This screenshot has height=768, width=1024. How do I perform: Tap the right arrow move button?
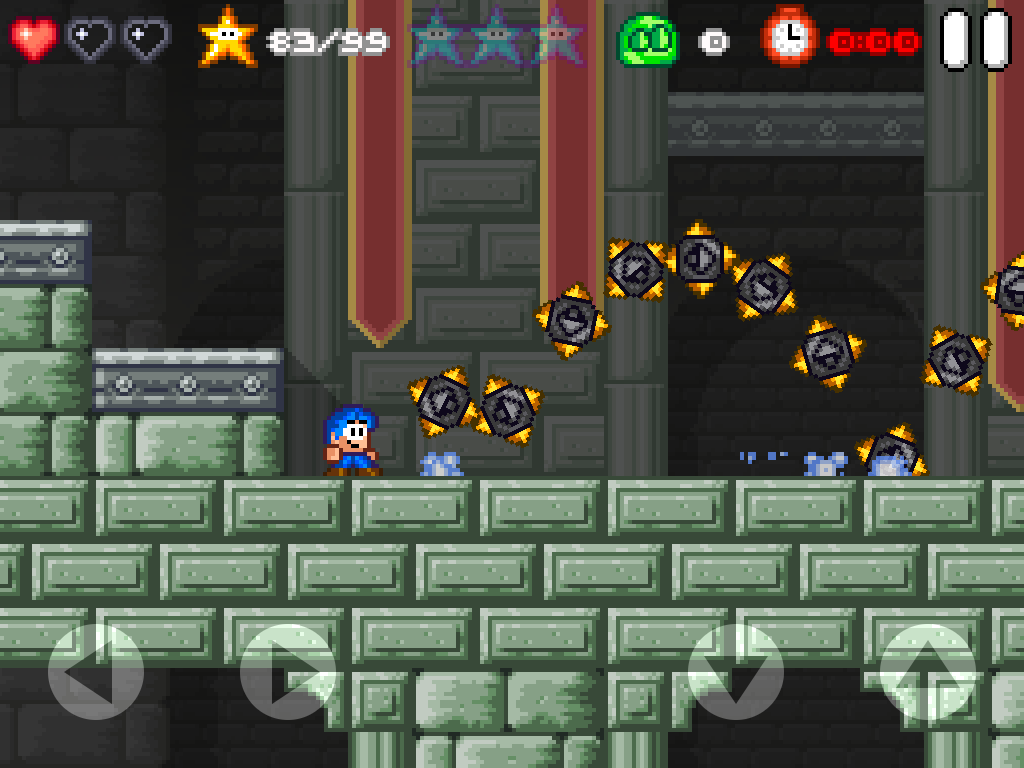tap(288, 672)
